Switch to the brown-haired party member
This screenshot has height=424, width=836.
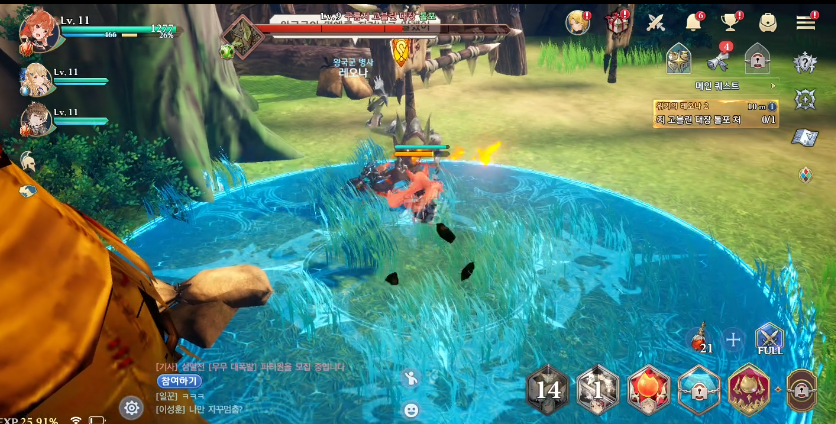tap(36, 119)
